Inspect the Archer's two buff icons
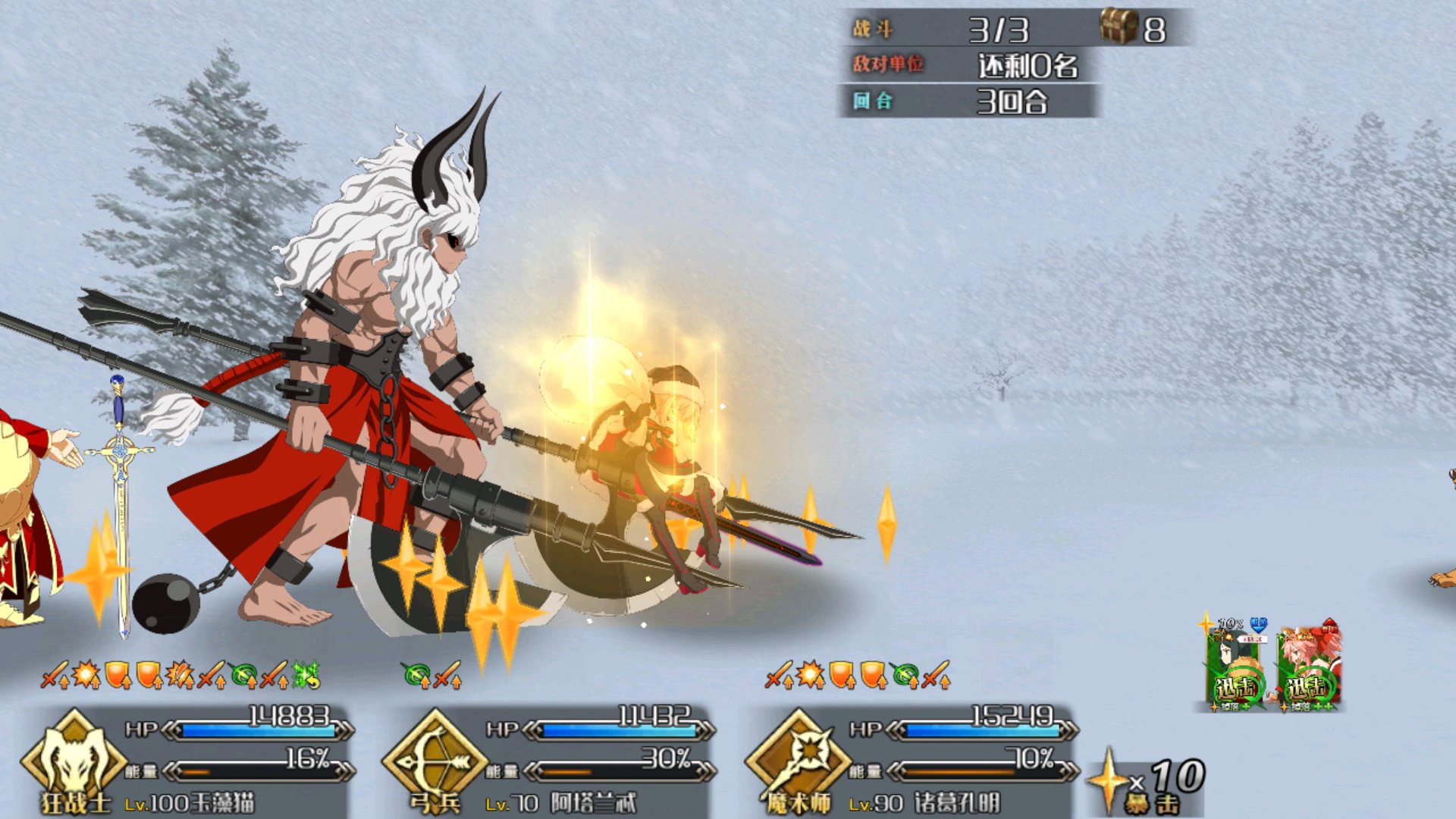Image resolution: width=1456 pixels, height=819 pixels. [432, 674]
